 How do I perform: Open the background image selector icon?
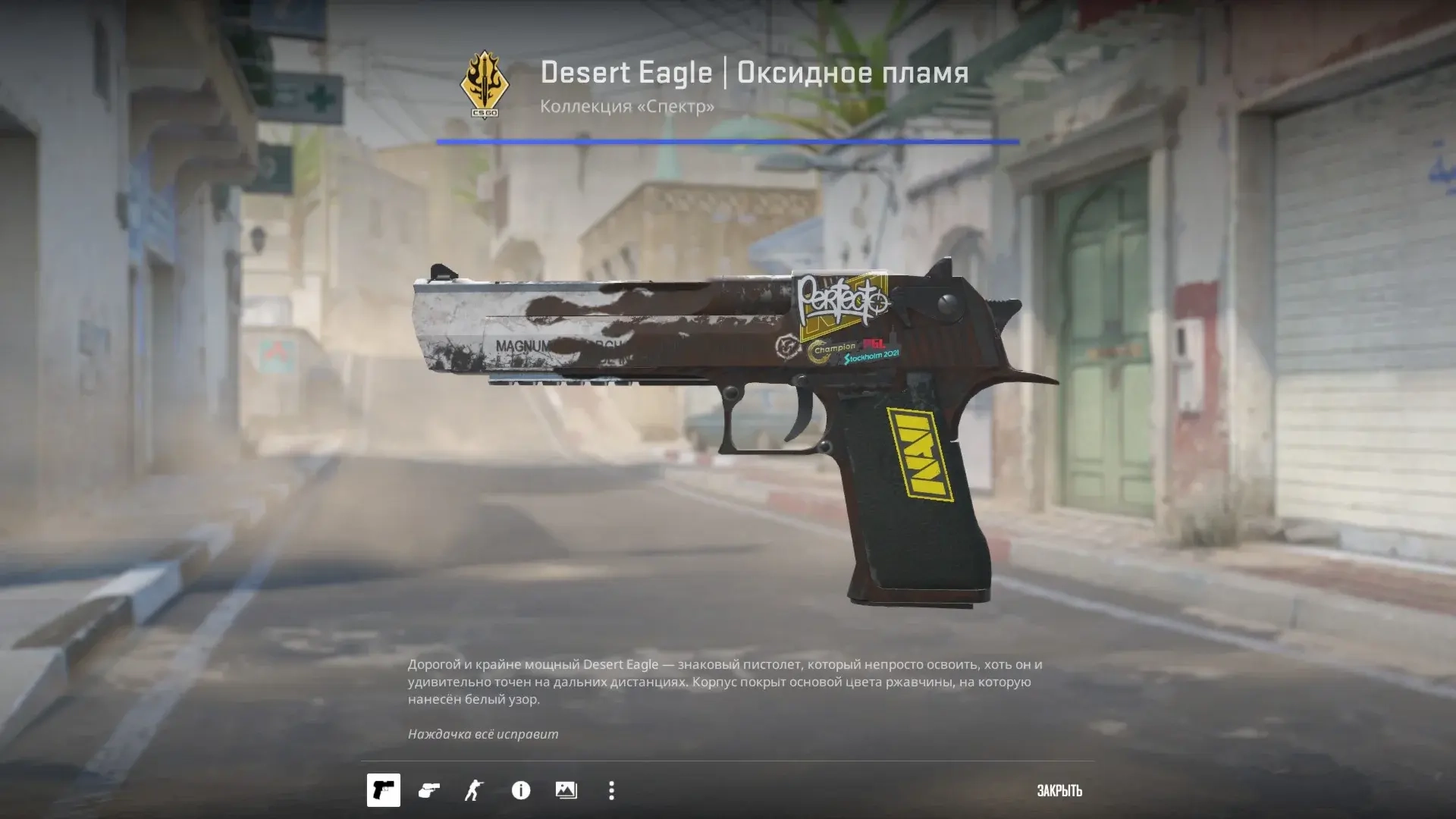tap(565, 791)
